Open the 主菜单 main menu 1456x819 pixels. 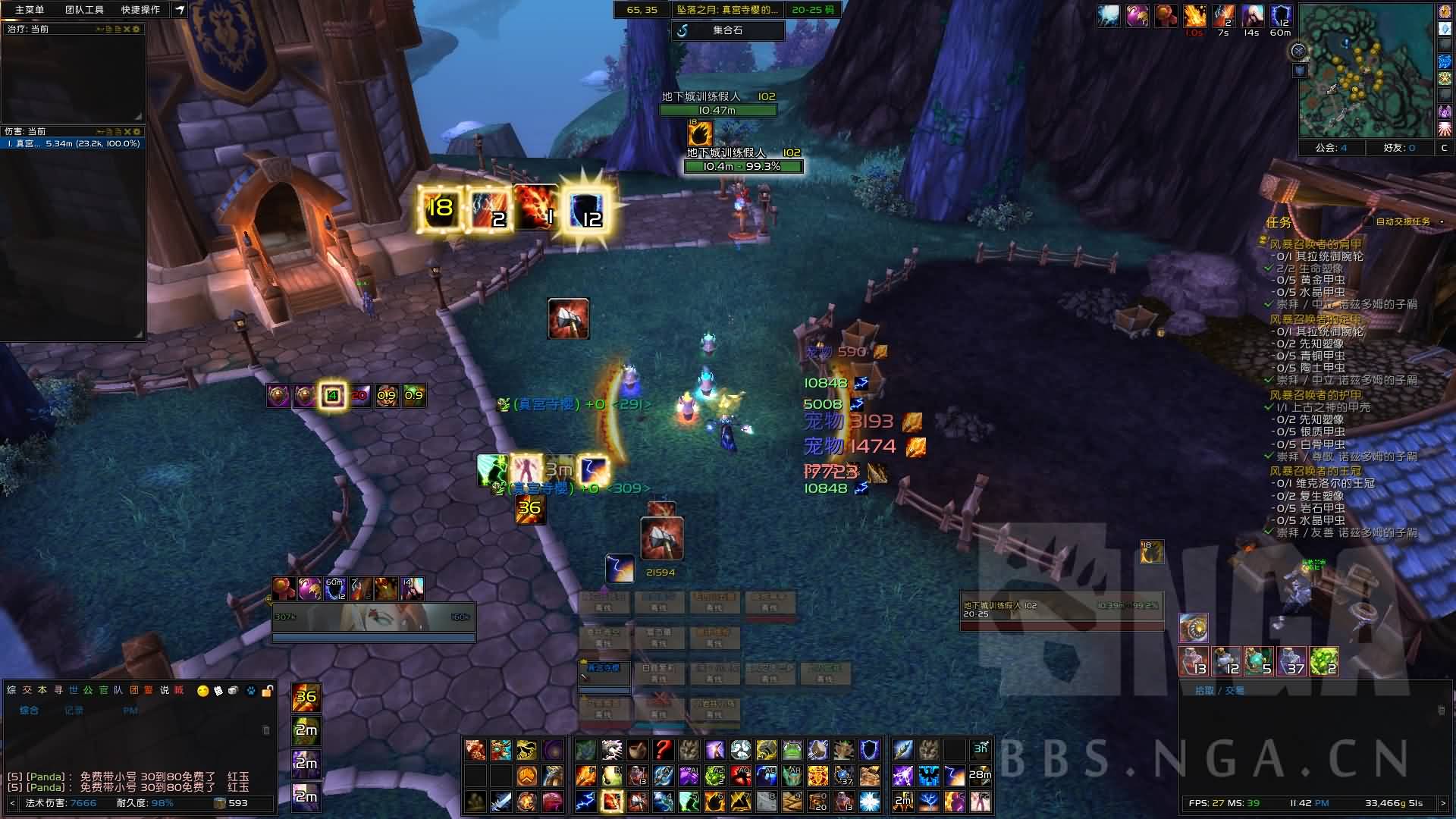[30, 10]
